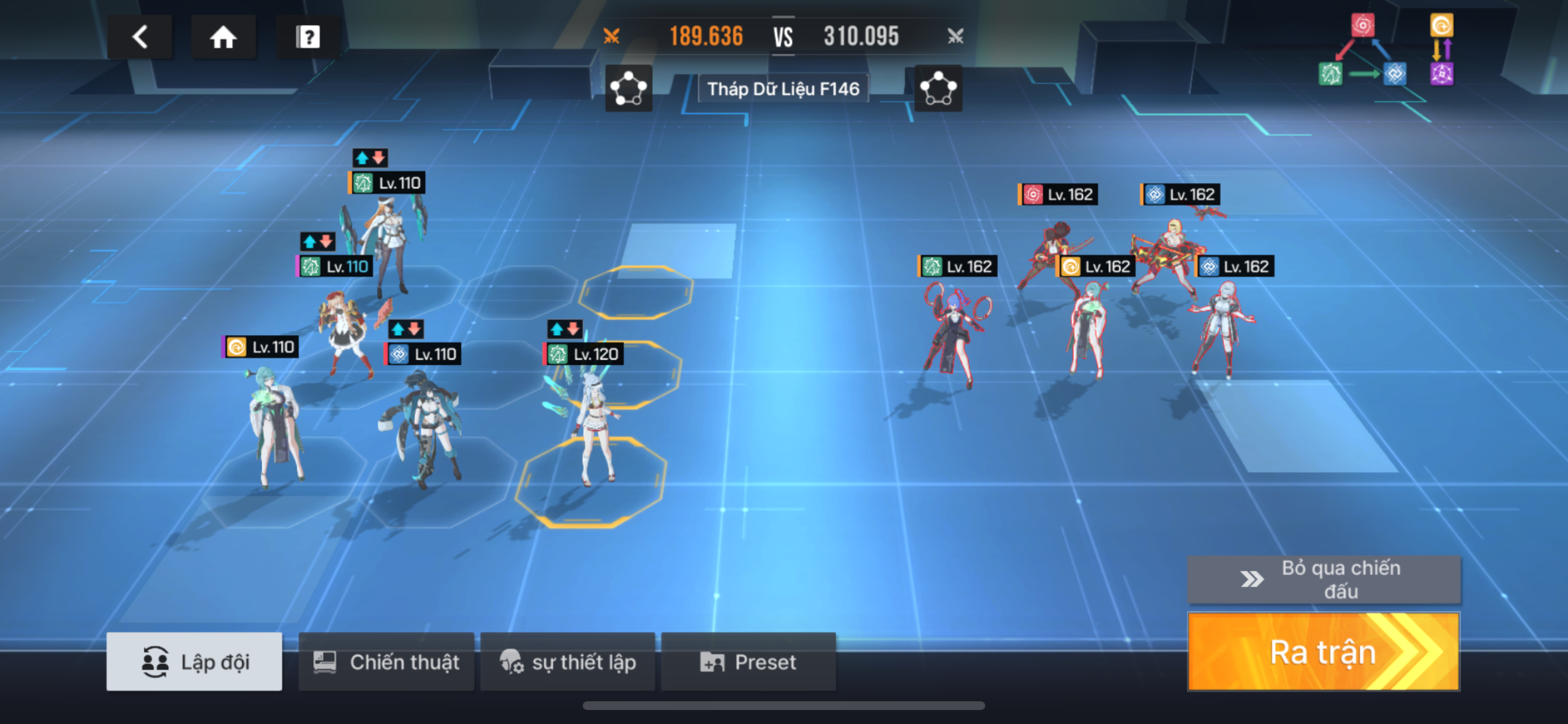Select the Lập đội tab
This screenshot has height=724, width=1568.
[x=194, y=661]
